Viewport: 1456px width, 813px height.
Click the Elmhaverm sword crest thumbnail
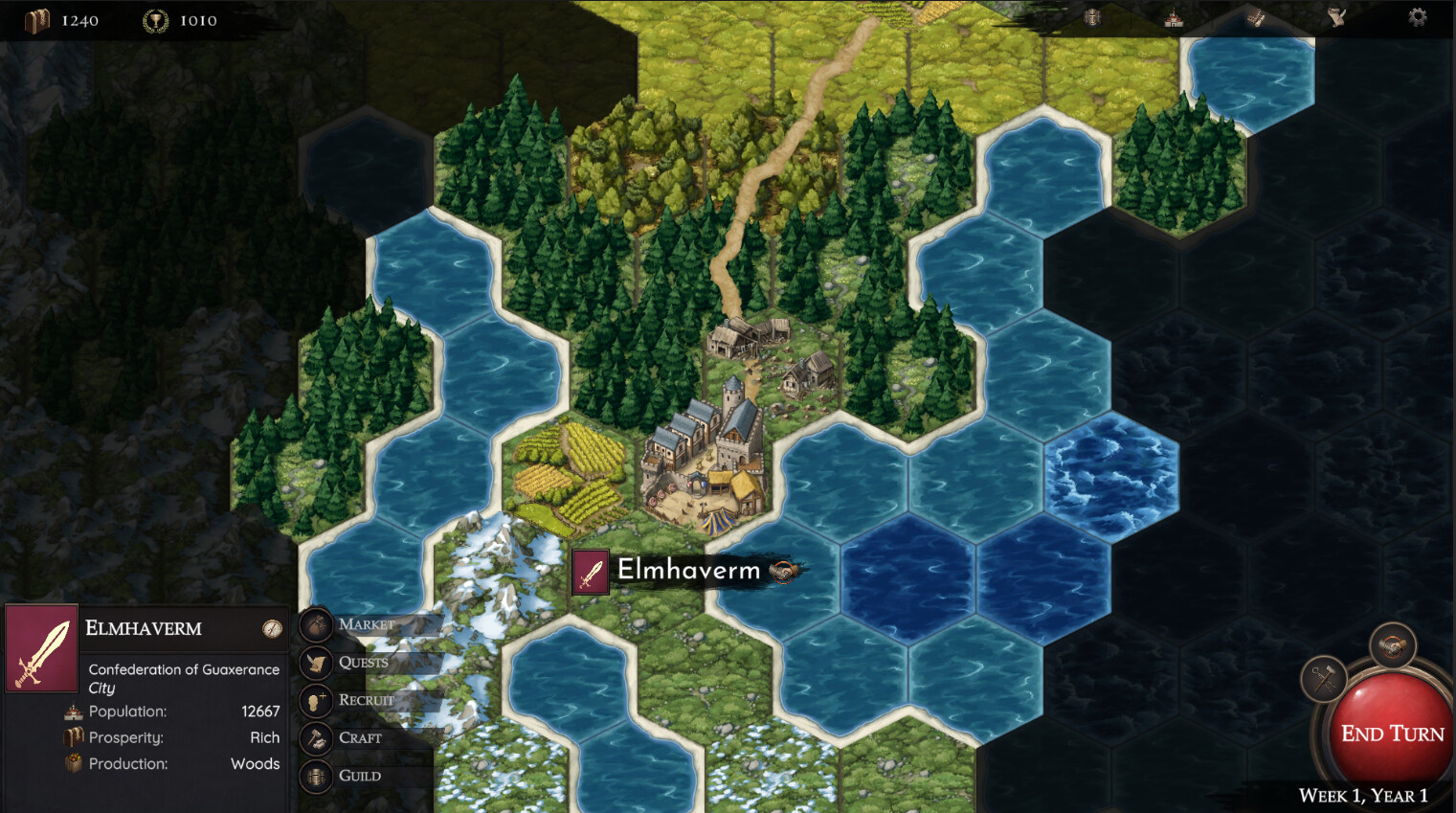[x=41, y=648]
